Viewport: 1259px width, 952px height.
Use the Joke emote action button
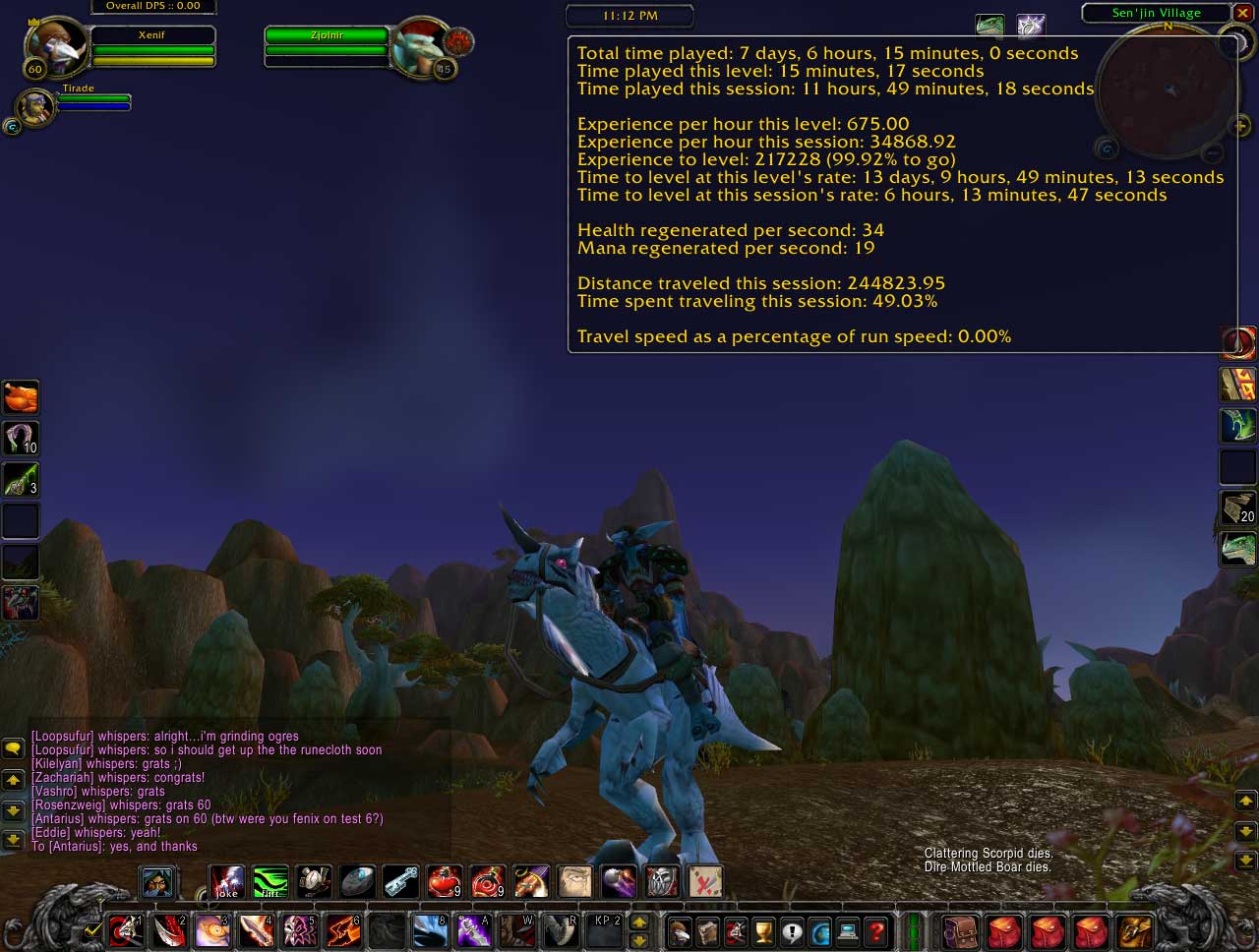pyautogui.click(x=227, y=881)
